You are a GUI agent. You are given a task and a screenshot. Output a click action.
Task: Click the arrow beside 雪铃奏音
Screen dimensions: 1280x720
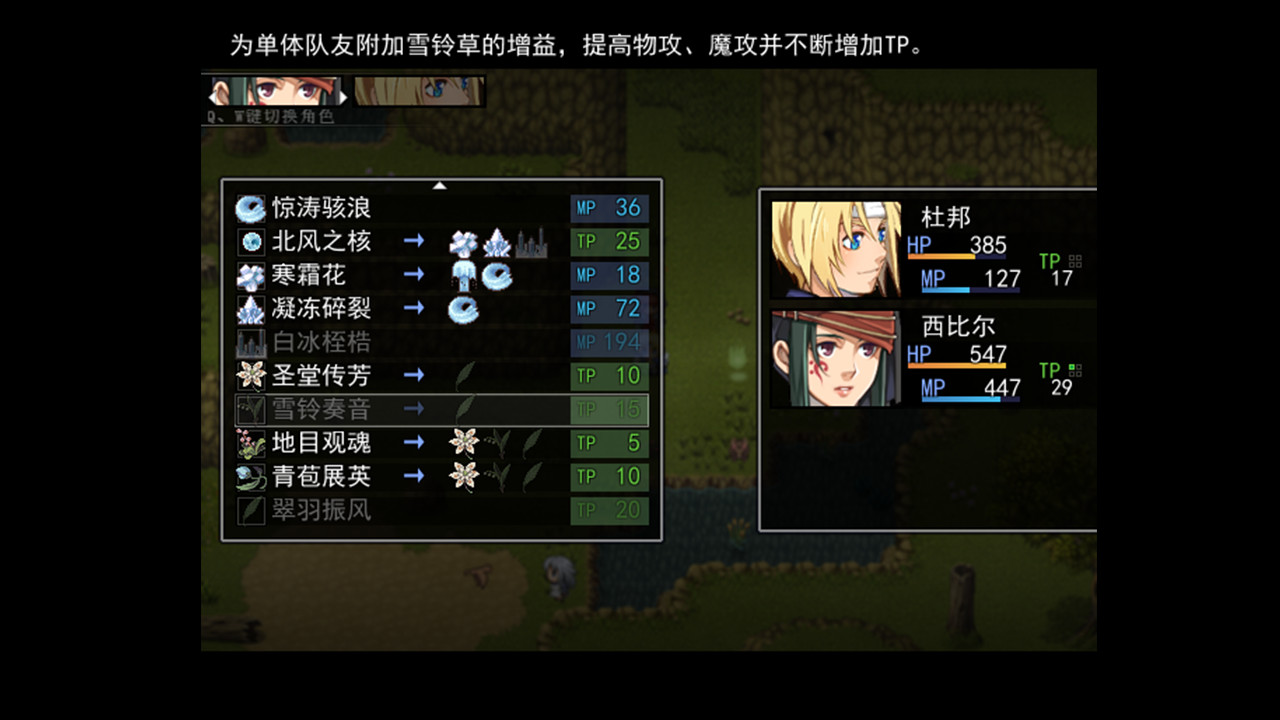tap(413, 409)
